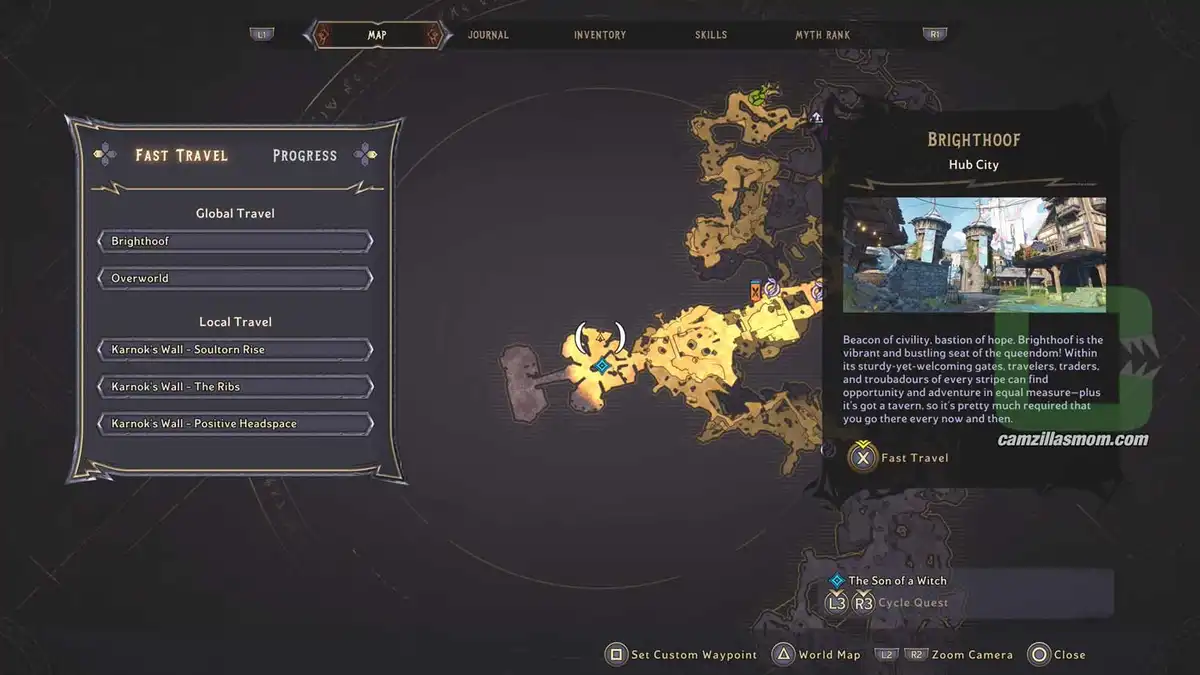Viewport: 1200px width, 675px height.
Task: Pick Karnok's Wall - Positive Headspace
Action: point(236,424)
